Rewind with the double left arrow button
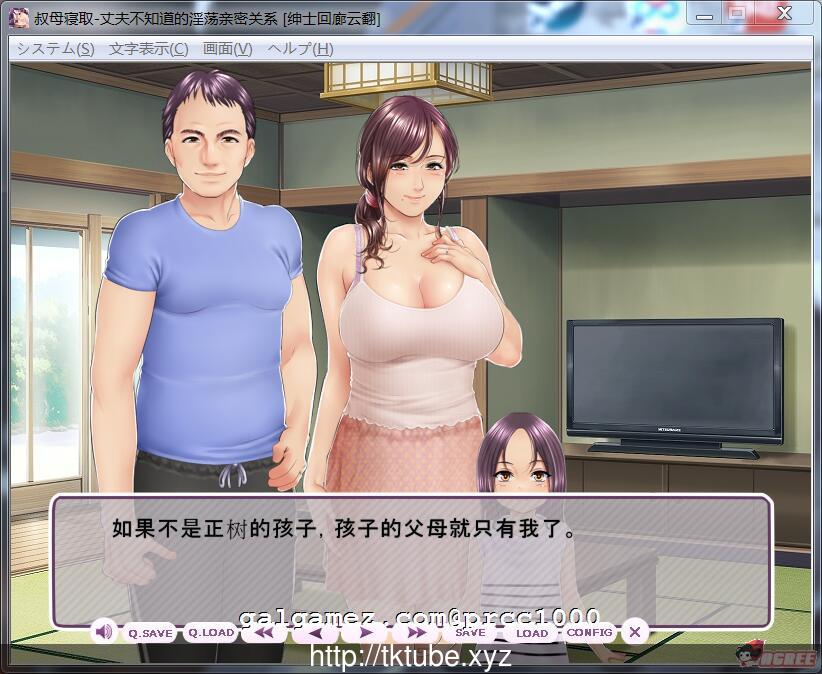The height and width of the screenshot is (674, 822). 264,633
